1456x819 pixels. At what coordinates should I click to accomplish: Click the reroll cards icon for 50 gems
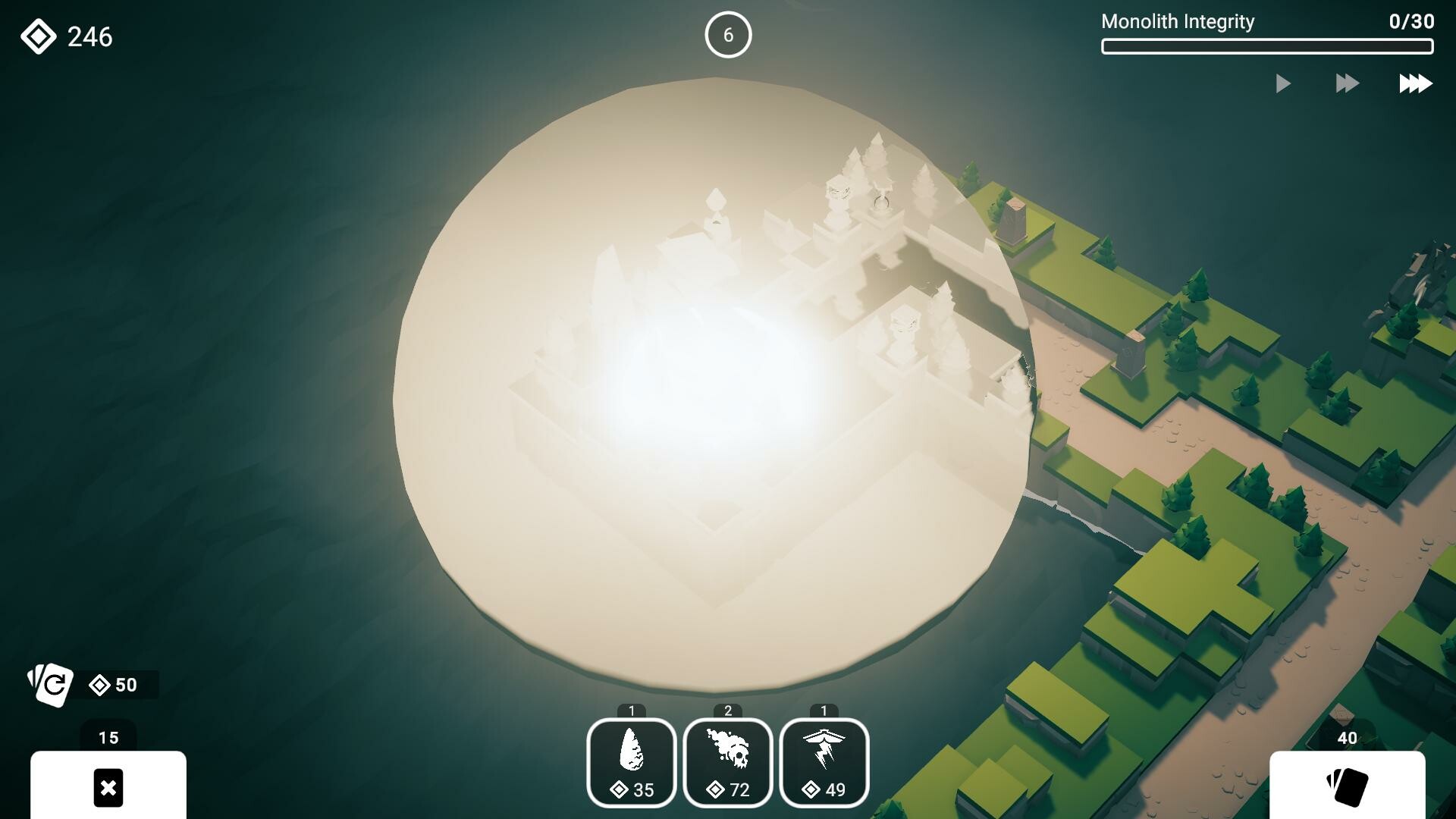coord(51,685)
